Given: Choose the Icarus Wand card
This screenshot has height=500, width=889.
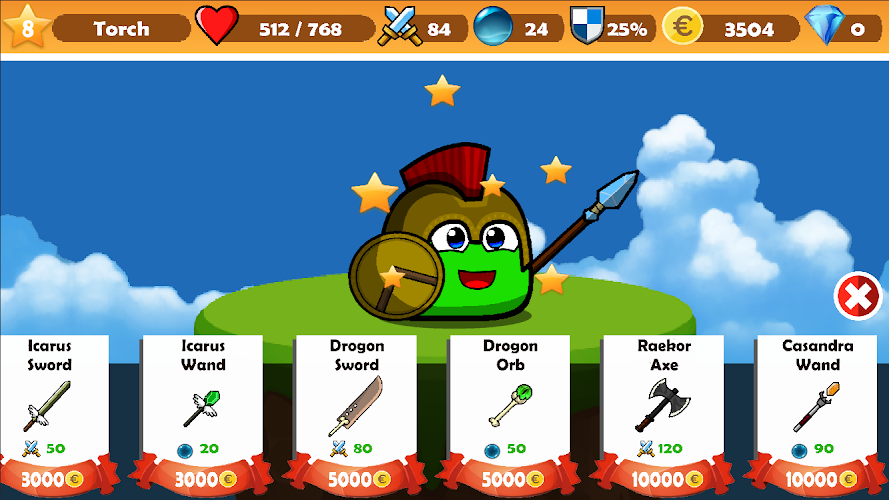Looking at the screenshot, I should pos(202,405).
